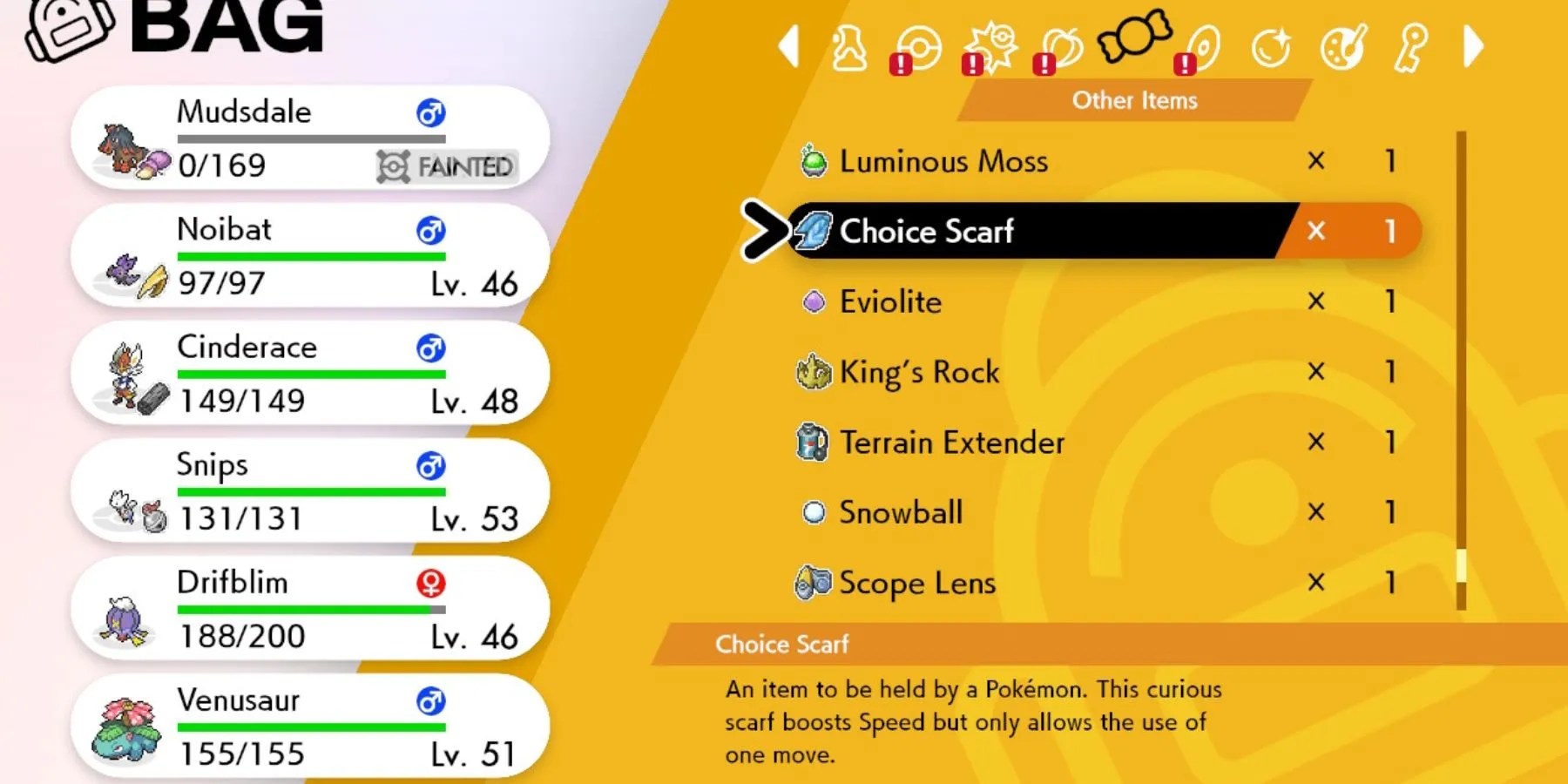Click the Other Items tab header
The height and width of the screenshot is (784, 1568).
(1134, 100)
